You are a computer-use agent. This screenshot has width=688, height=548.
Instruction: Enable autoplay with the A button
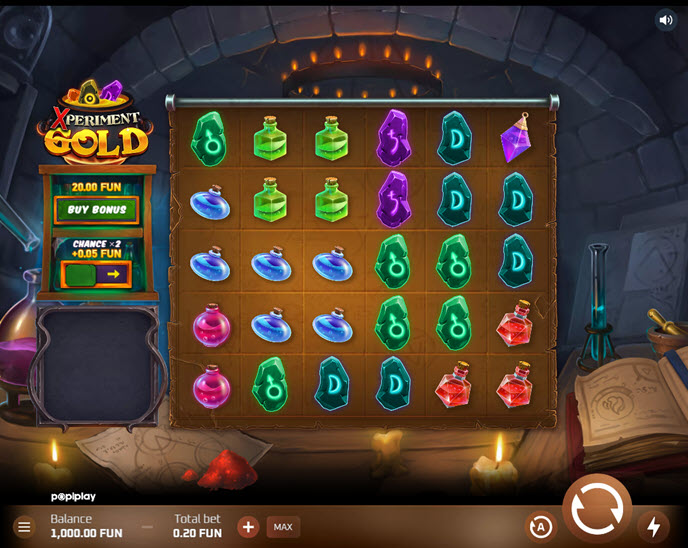point(541,527)
